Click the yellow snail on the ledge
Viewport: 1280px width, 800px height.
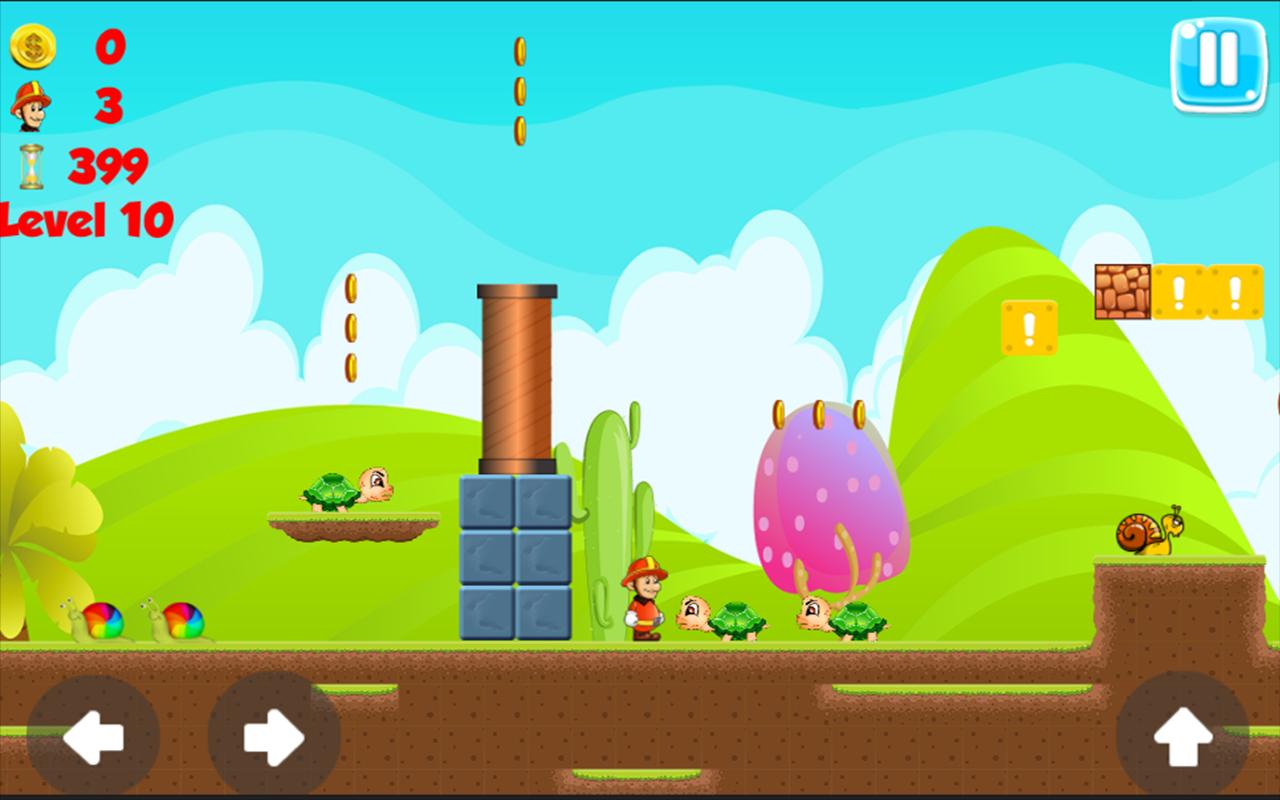[1145, 535]
